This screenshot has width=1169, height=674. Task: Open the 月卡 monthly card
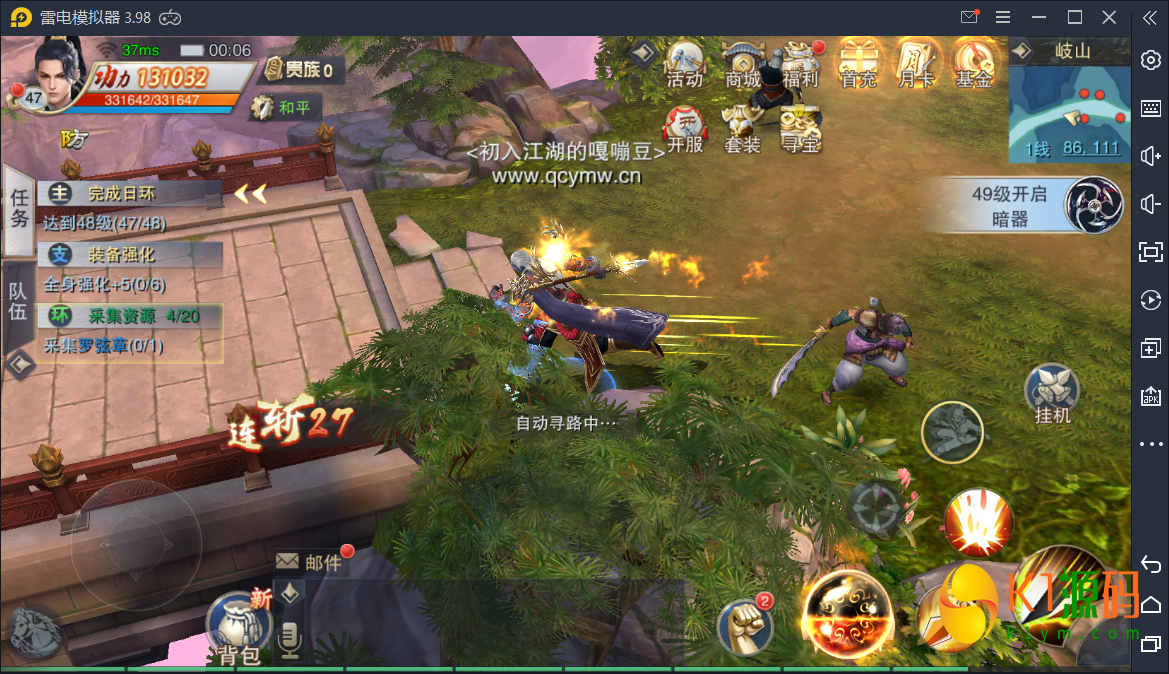point(916,64)
